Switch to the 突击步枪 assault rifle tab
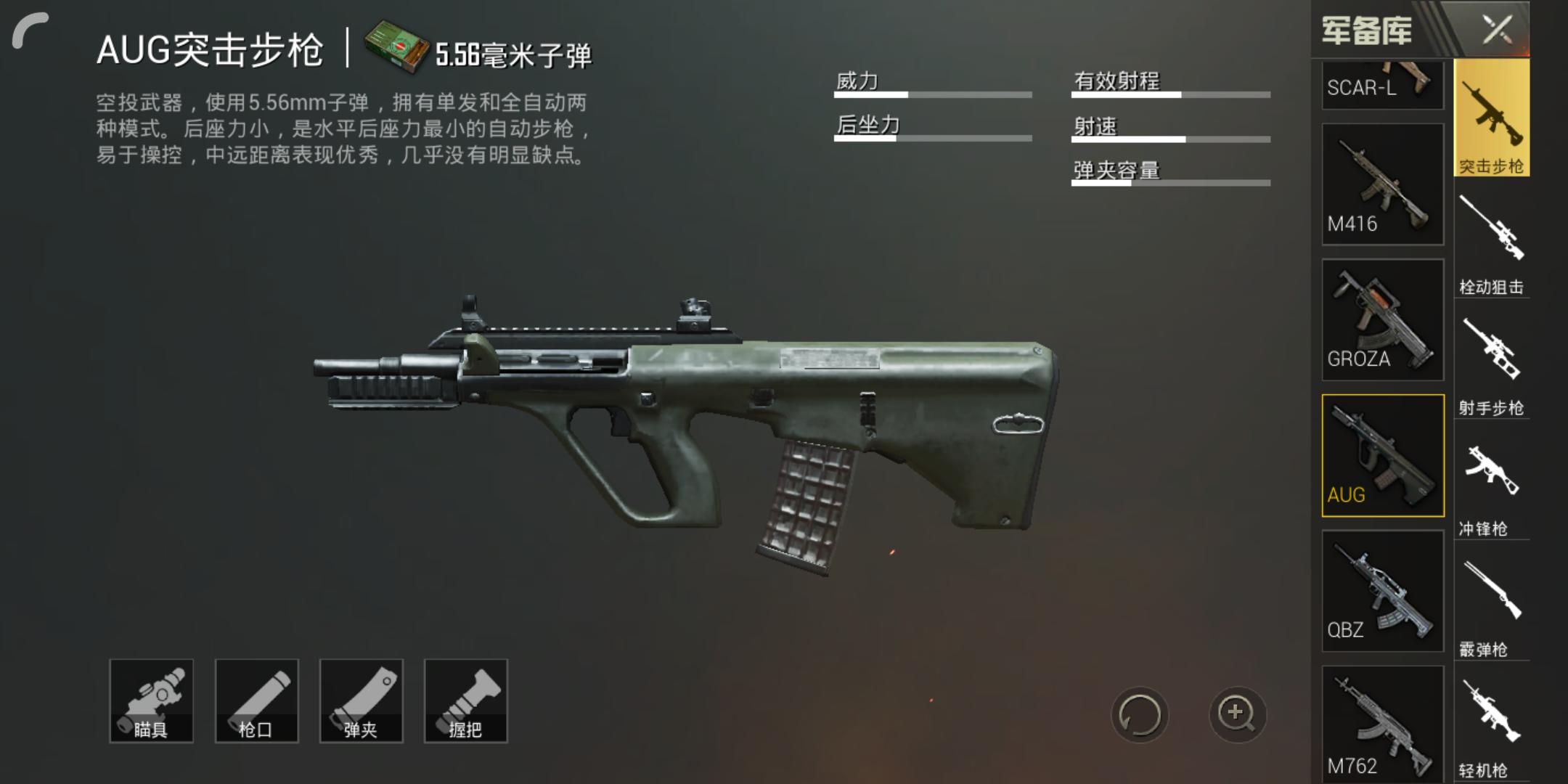This screenshot has height=784, width=1568. tap(1492, 118)
